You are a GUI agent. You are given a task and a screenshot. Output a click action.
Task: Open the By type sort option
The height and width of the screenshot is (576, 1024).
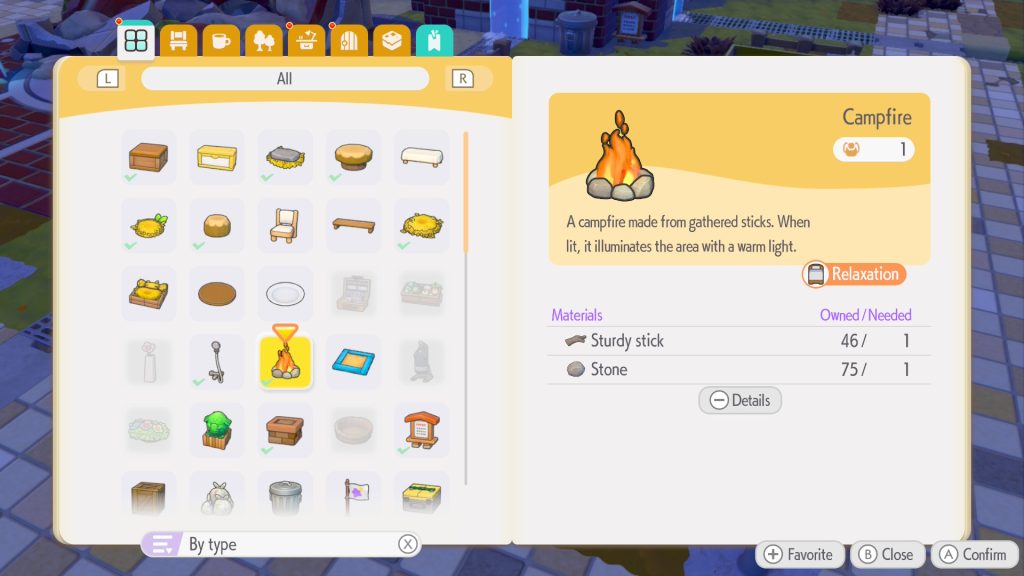pyautogui.click(x=280, y=544)
